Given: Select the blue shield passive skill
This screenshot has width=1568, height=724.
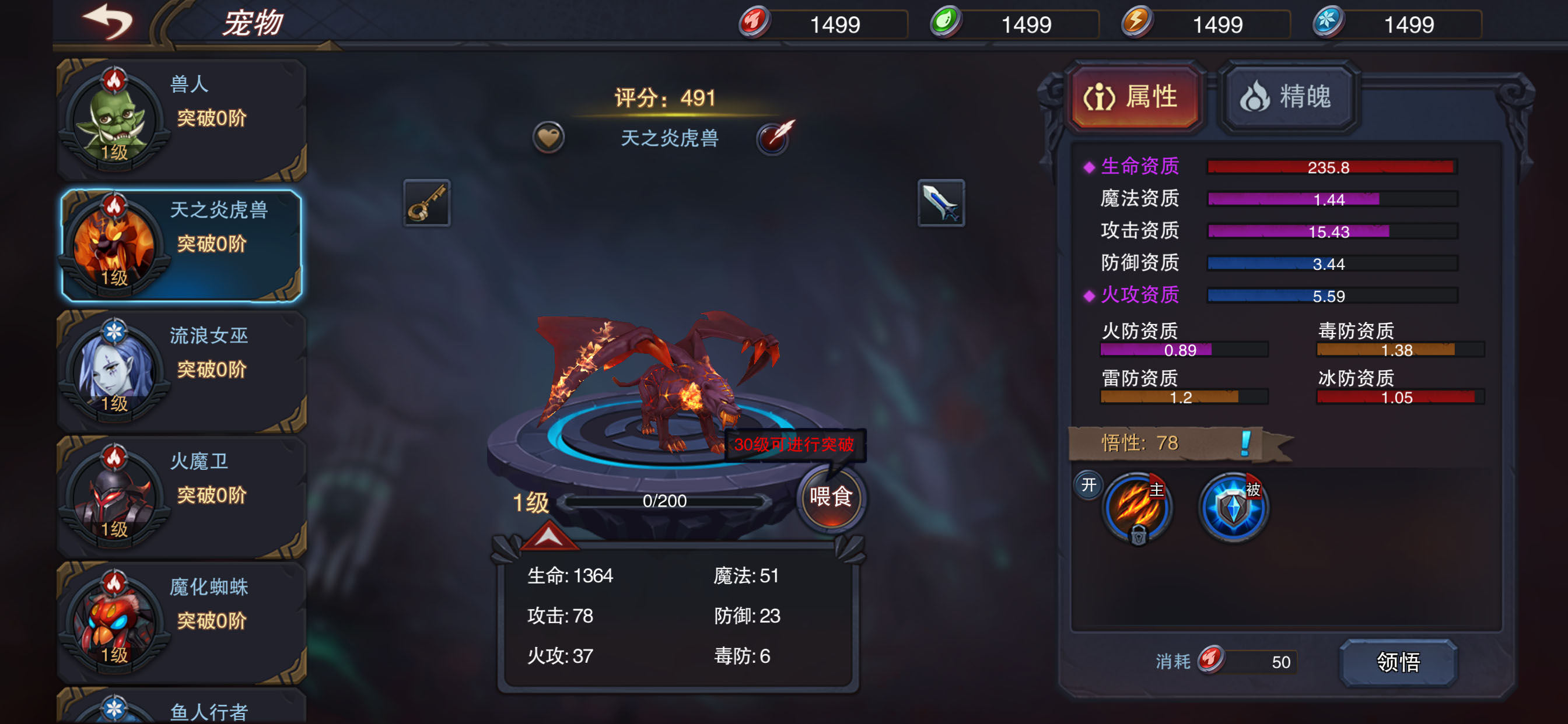Looking at the screenshot, I should (x=1233, y=507).
